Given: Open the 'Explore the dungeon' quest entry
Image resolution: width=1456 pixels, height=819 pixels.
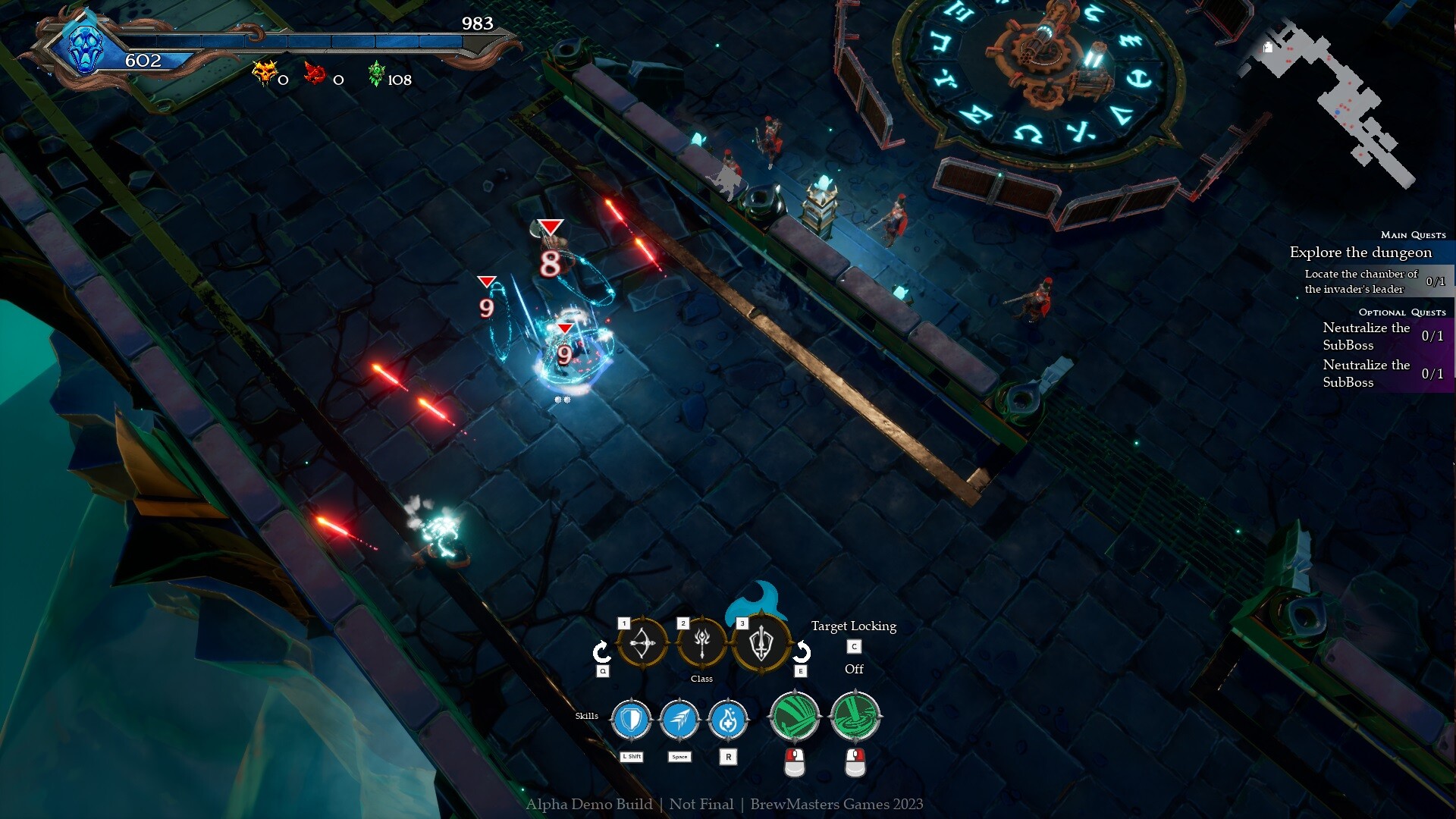Looking at the screenshot, I should 1360,253.
